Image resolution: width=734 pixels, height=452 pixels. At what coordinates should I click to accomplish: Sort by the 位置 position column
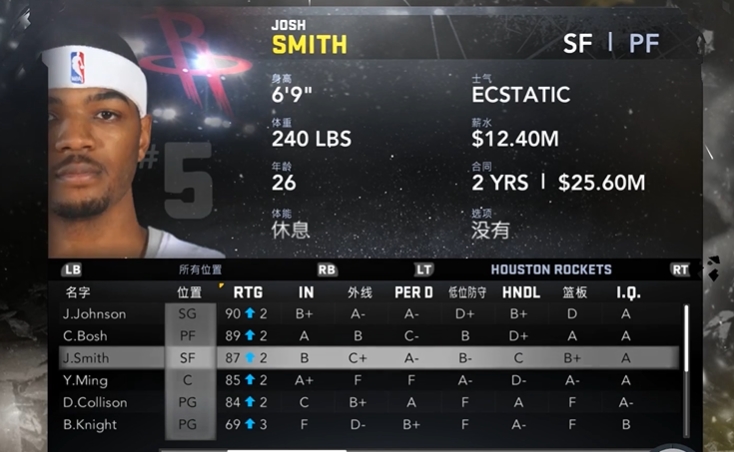coord(189,293)
